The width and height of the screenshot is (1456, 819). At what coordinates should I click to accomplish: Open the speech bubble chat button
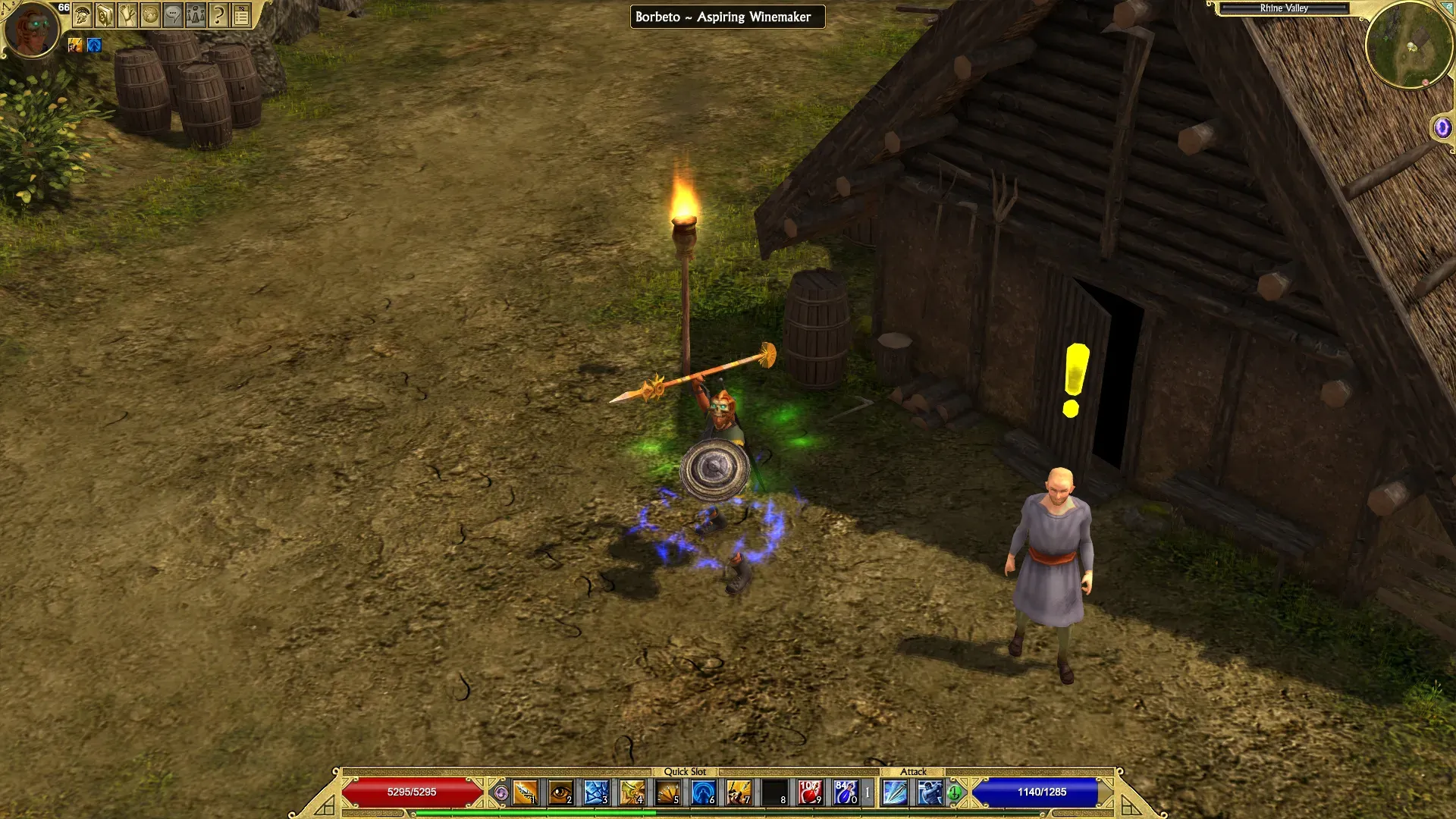pyautogui.click(x=173, y=15)
